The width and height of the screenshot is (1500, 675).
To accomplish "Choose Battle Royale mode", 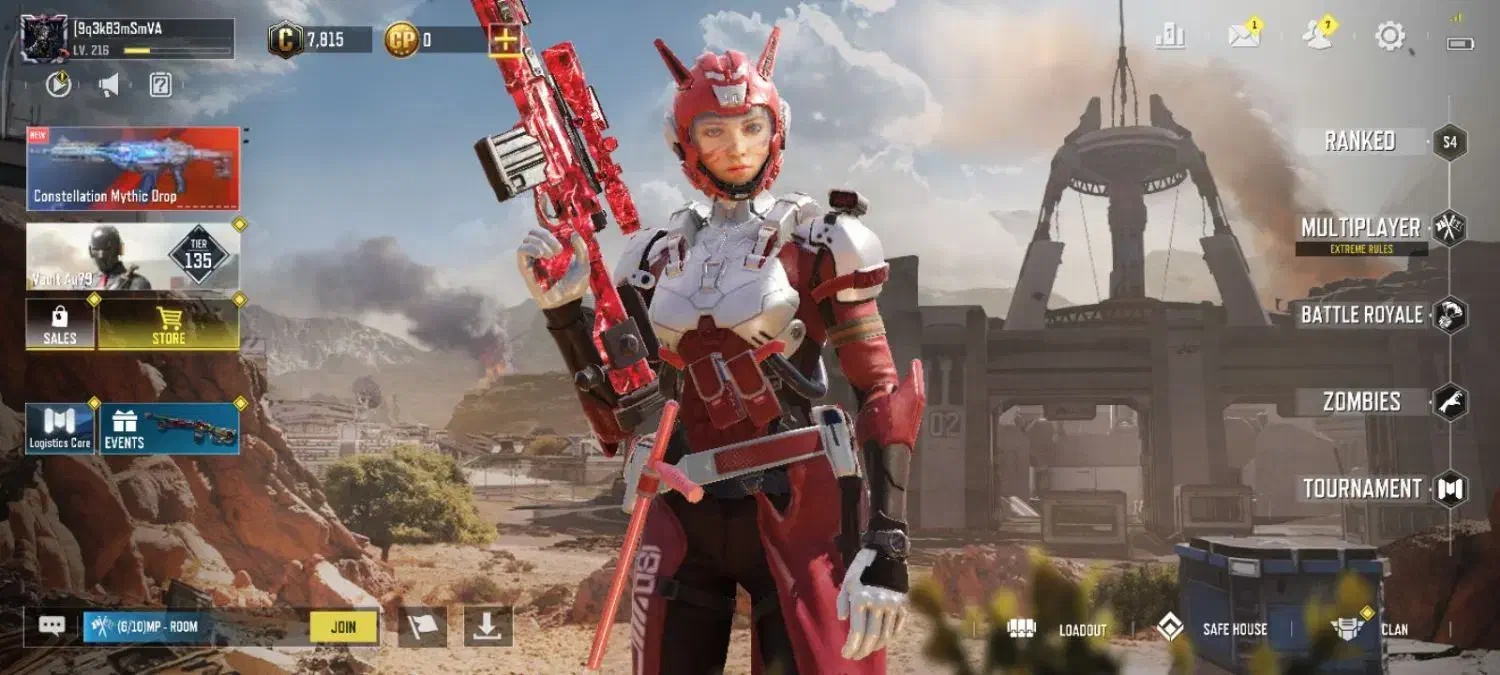I will click(x=1361, y=315).
